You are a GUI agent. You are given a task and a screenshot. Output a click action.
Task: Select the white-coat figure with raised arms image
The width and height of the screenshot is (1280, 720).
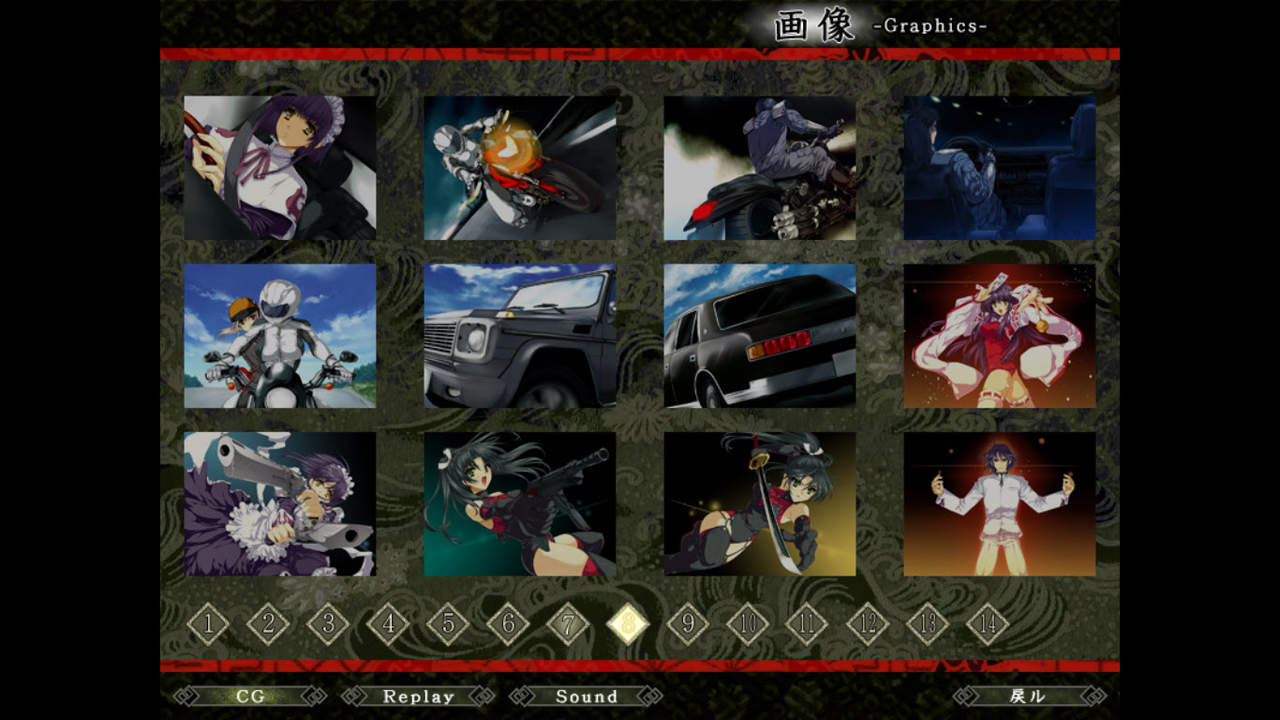click(x=1000, y=504)
